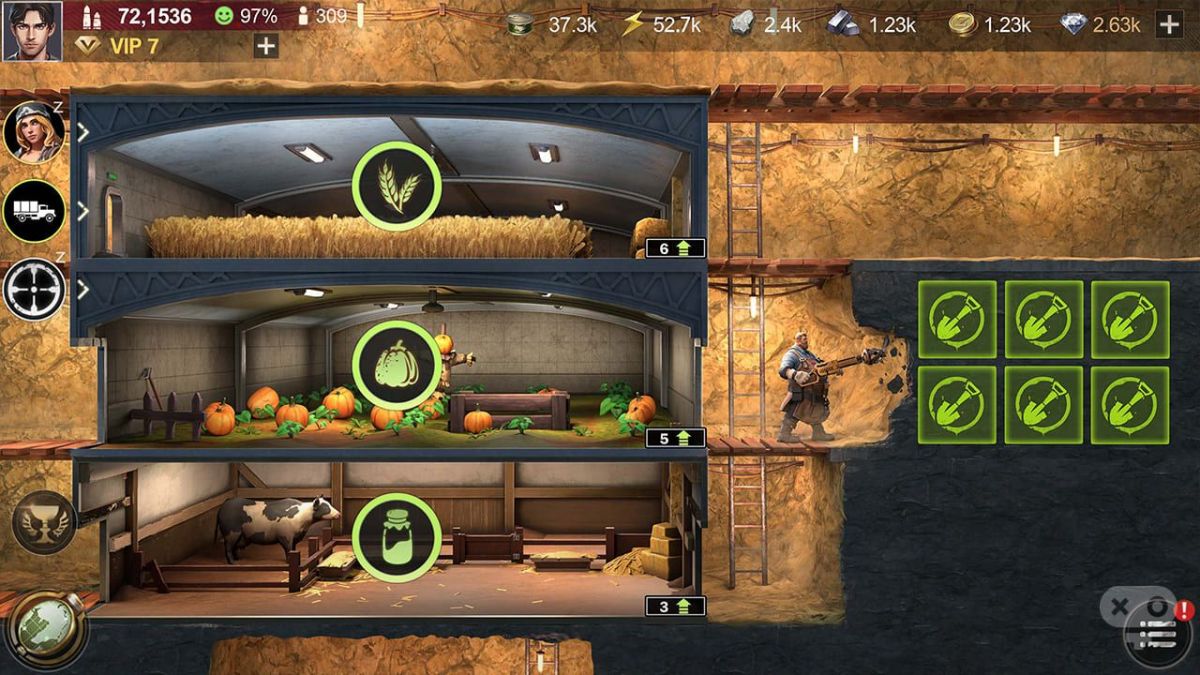Click the VIP 7 badge
Image resolution: width=1200 pixels, height=675 pixels.
[x=119, y=46]
